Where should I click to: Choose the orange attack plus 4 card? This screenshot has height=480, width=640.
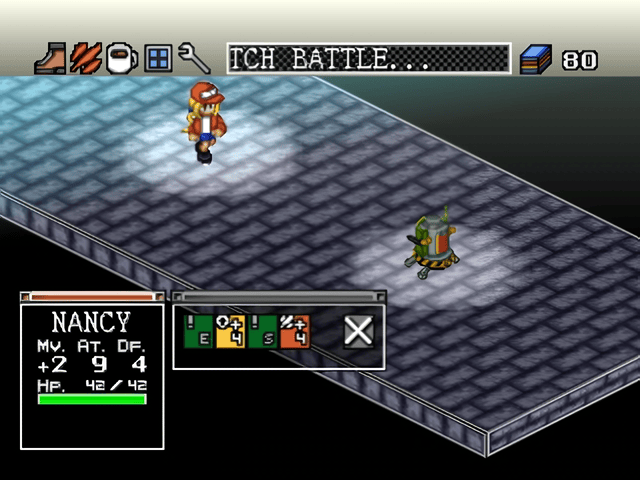[296, 331]
